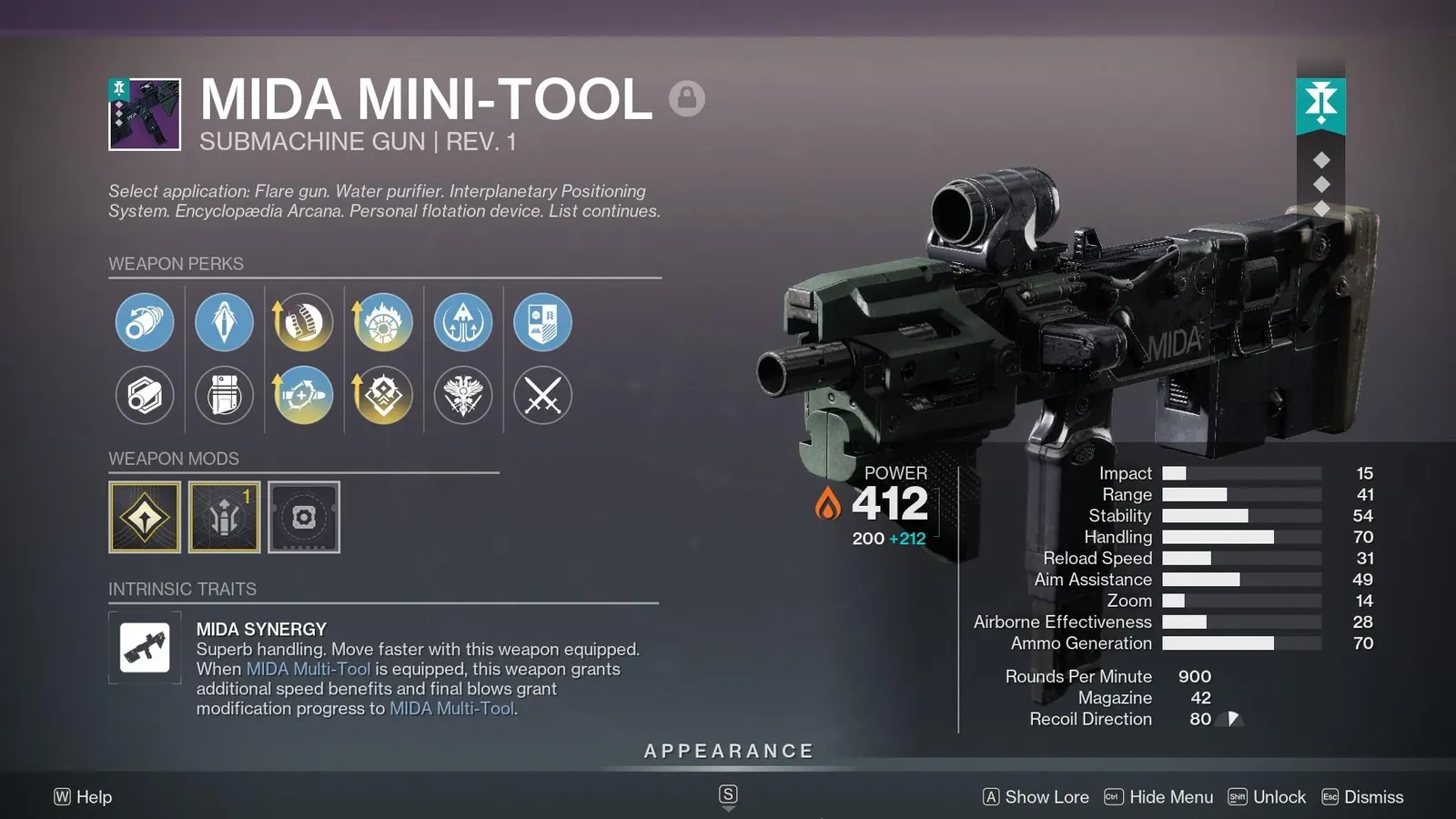This screenshot has height=819, width=1456.
Task: Select the equipped gold spec weapon mod
Action: (146, 517)
